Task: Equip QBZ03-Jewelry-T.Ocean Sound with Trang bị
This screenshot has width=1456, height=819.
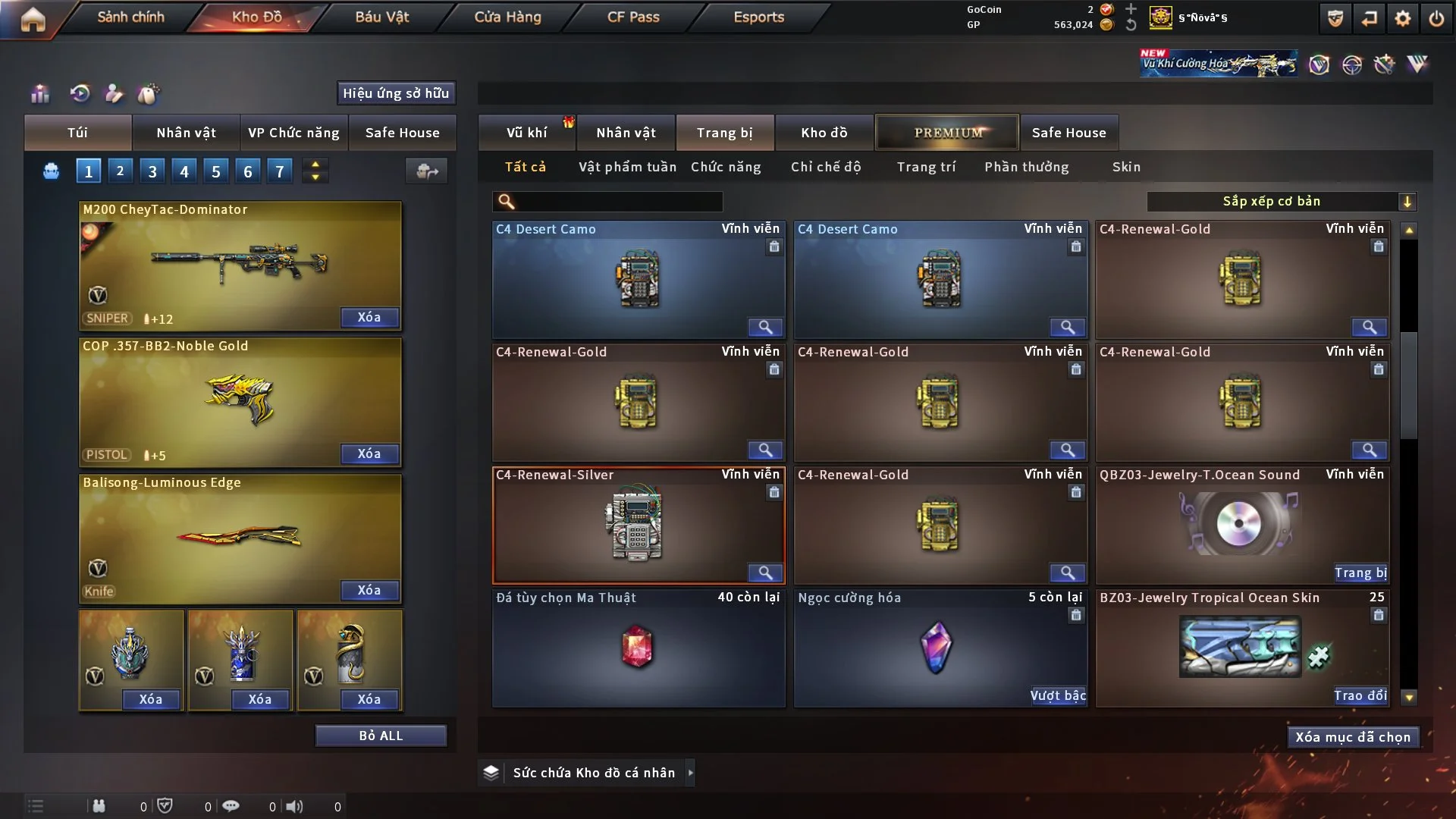Action: 1360,573
